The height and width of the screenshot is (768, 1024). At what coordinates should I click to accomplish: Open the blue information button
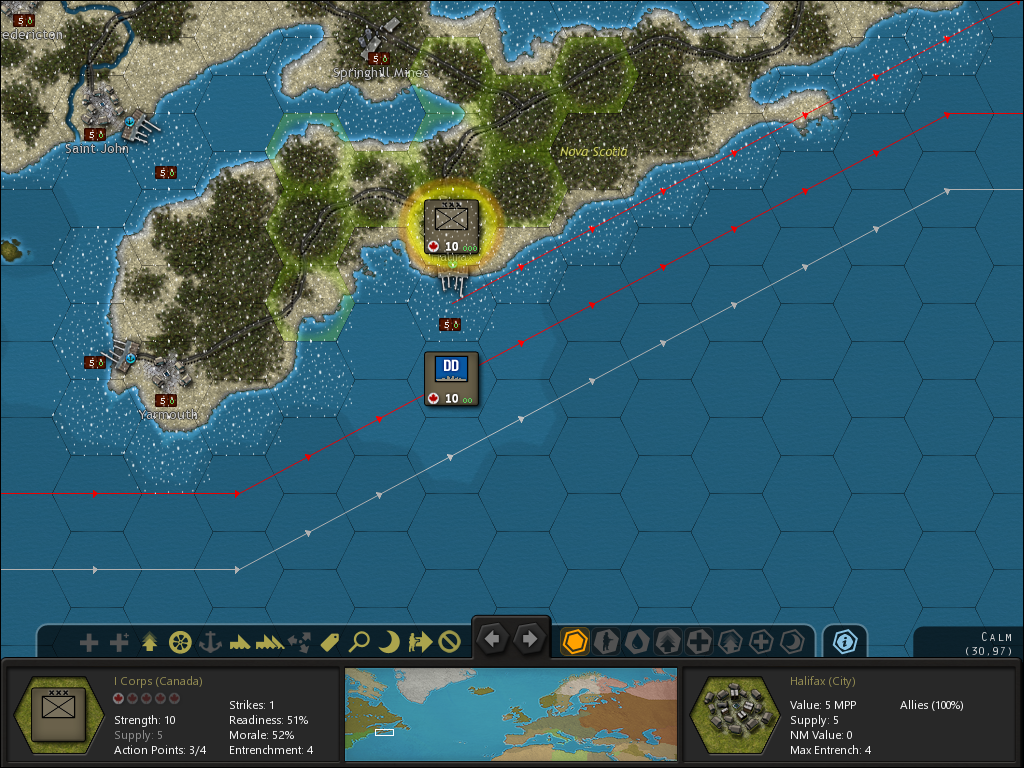845,642
